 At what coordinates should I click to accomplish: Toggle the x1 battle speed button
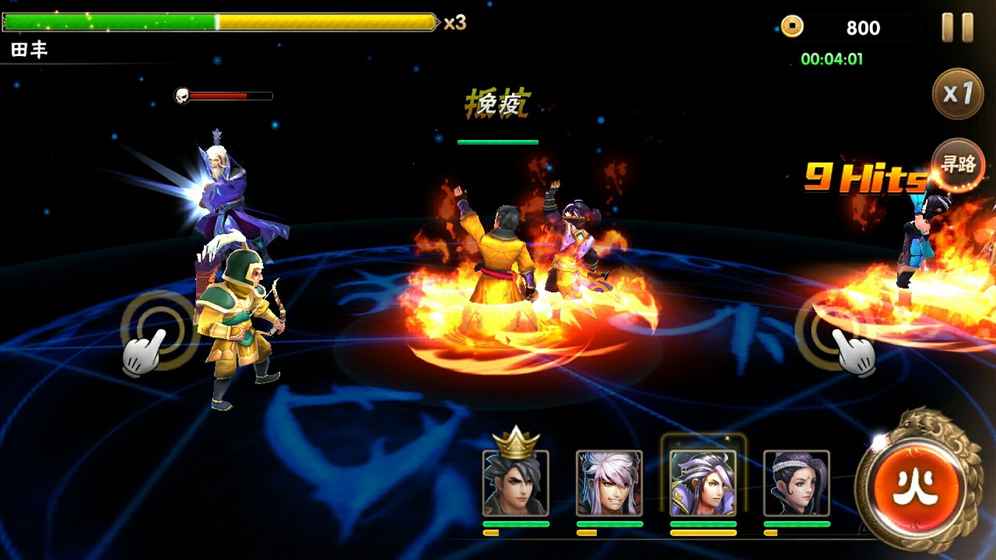(x=957, y=94)
